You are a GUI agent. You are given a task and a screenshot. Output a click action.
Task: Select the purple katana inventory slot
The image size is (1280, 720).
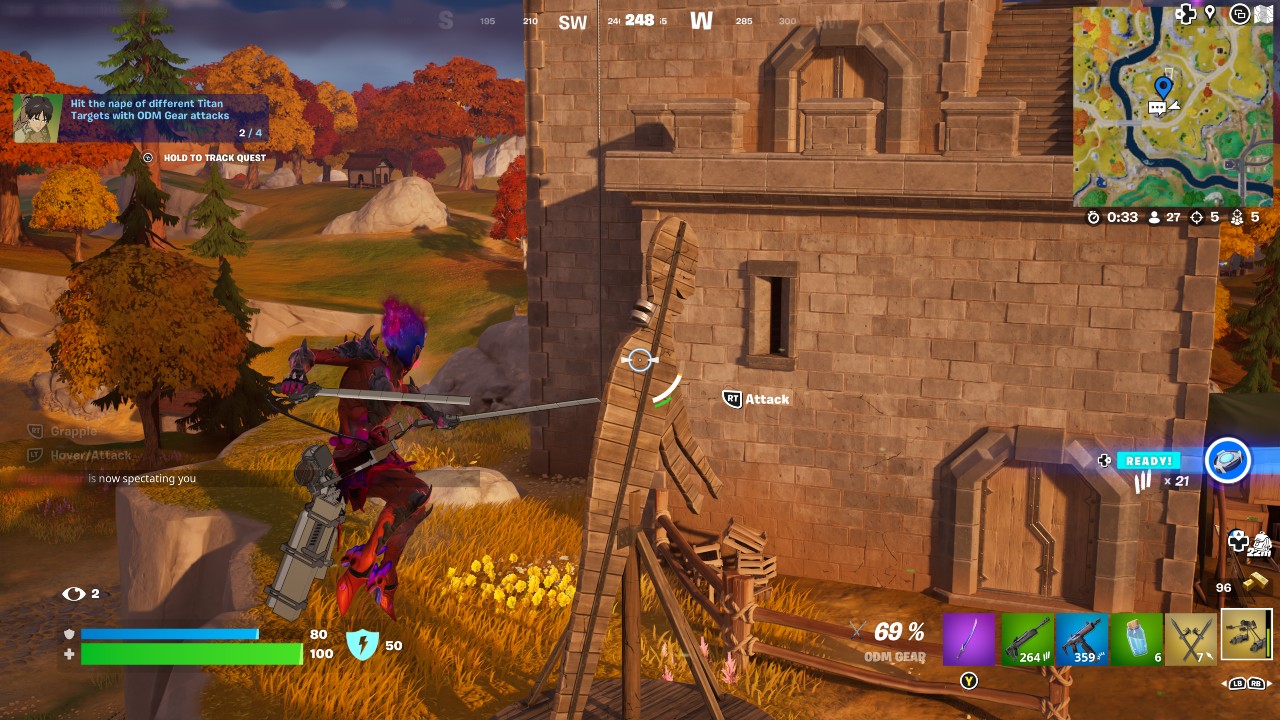tap(967, 638)
